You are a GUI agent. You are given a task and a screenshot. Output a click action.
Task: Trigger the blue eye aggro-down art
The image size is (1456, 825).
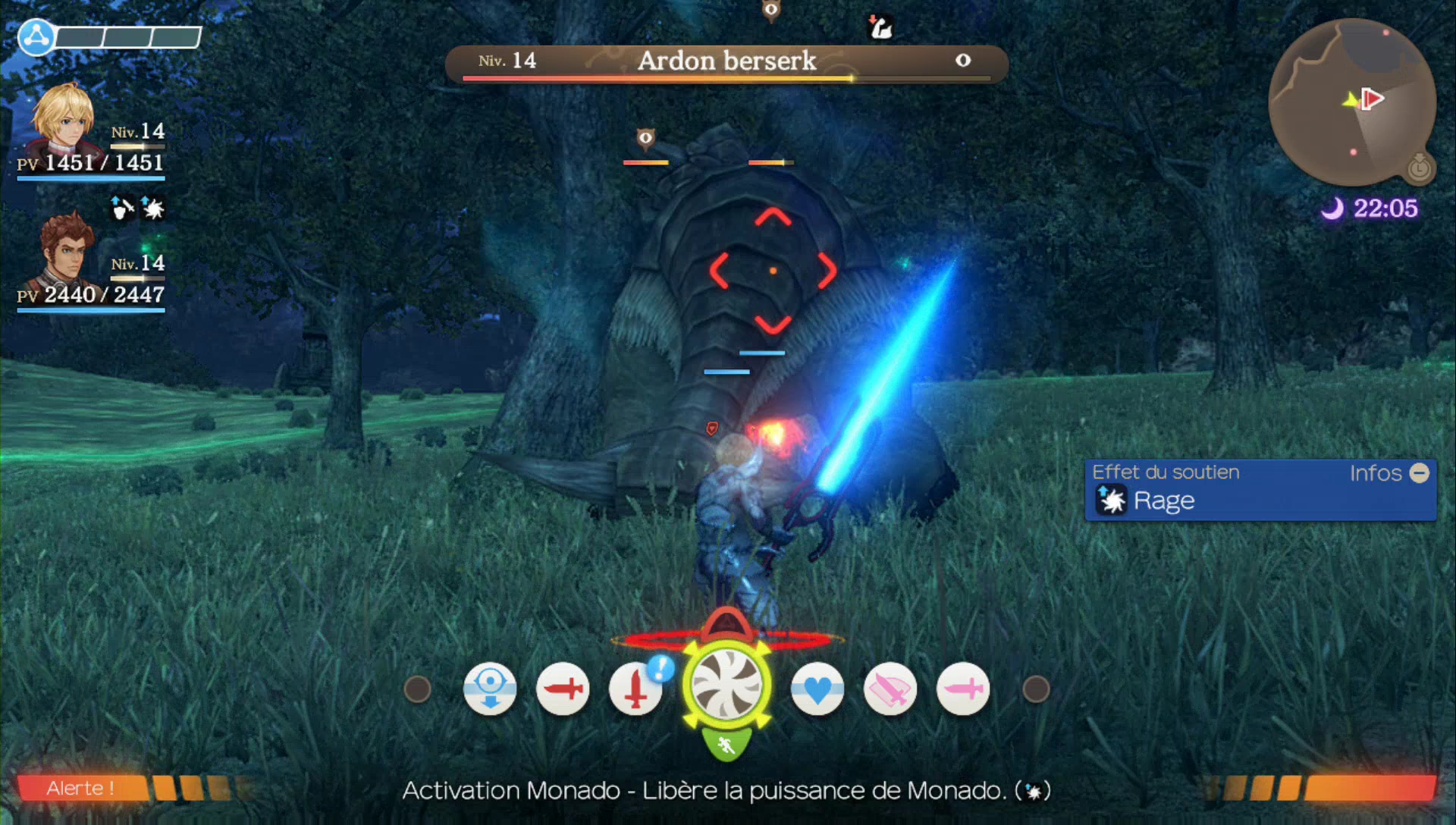490,689
